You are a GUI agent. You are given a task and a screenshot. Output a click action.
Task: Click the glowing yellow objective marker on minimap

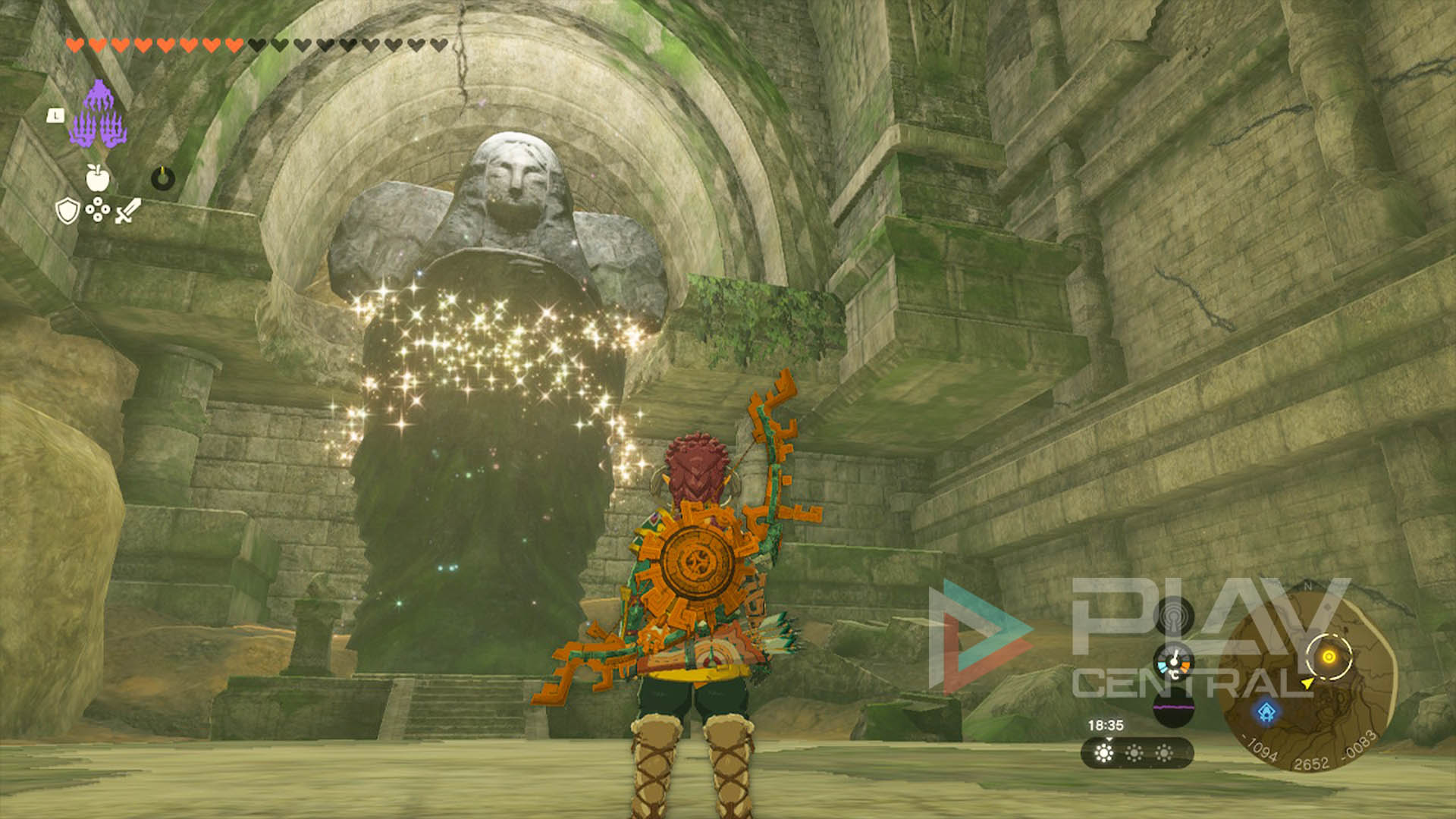click(1329, 657)
